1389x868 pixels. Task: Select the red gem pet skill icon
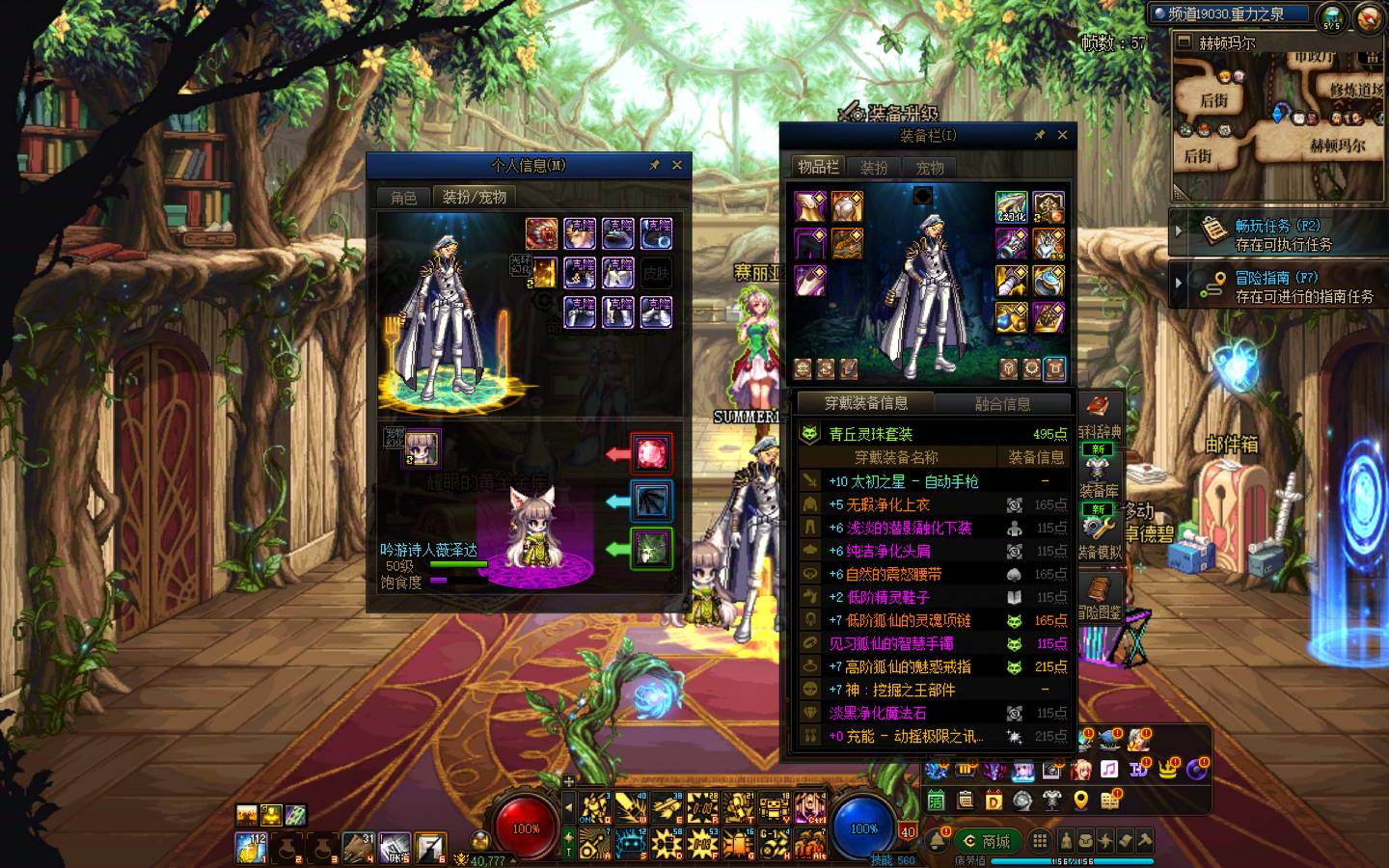tap(651, 452)
